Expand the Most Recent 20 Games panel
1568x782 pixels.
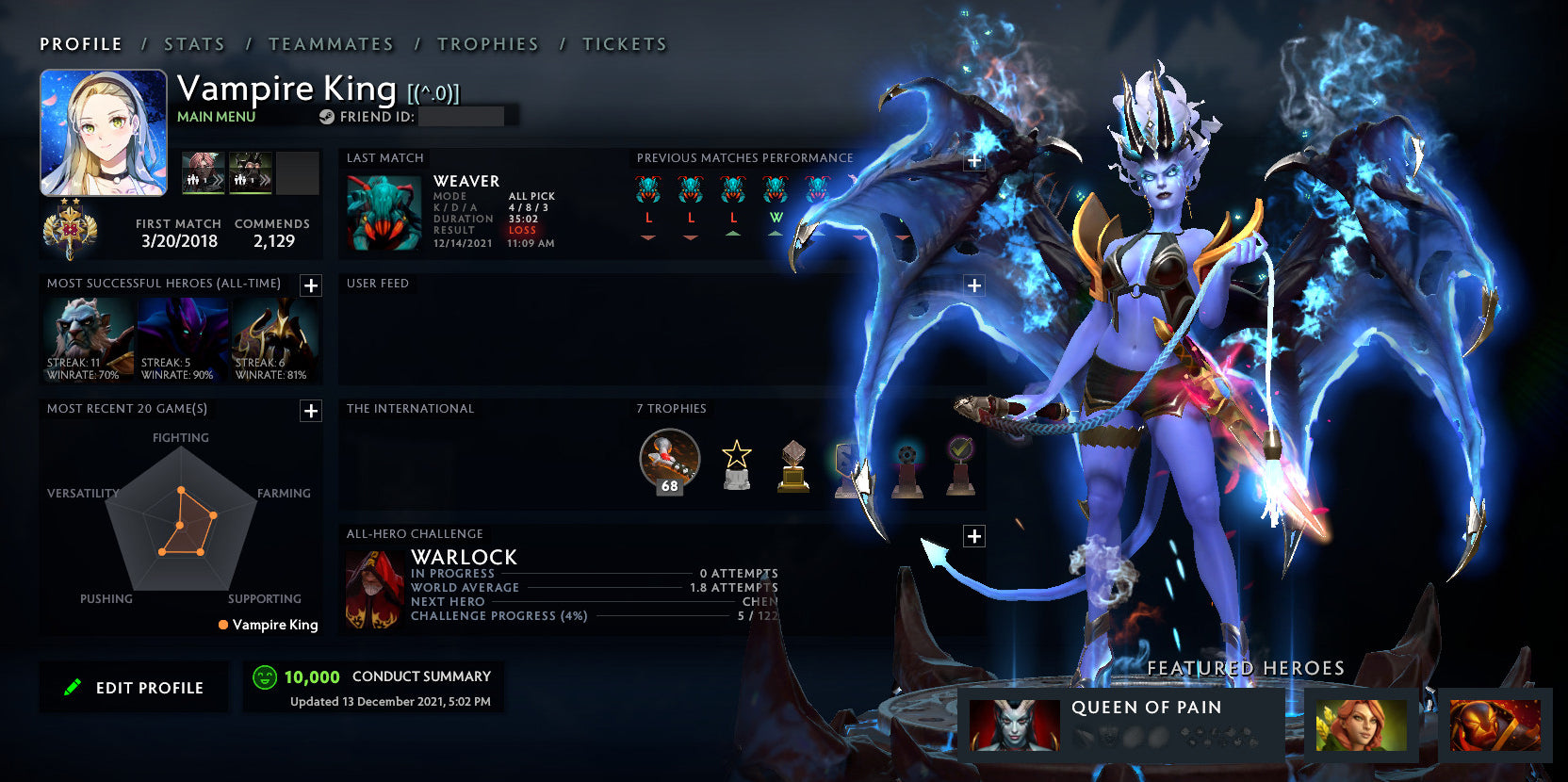[x=310, y=411]
